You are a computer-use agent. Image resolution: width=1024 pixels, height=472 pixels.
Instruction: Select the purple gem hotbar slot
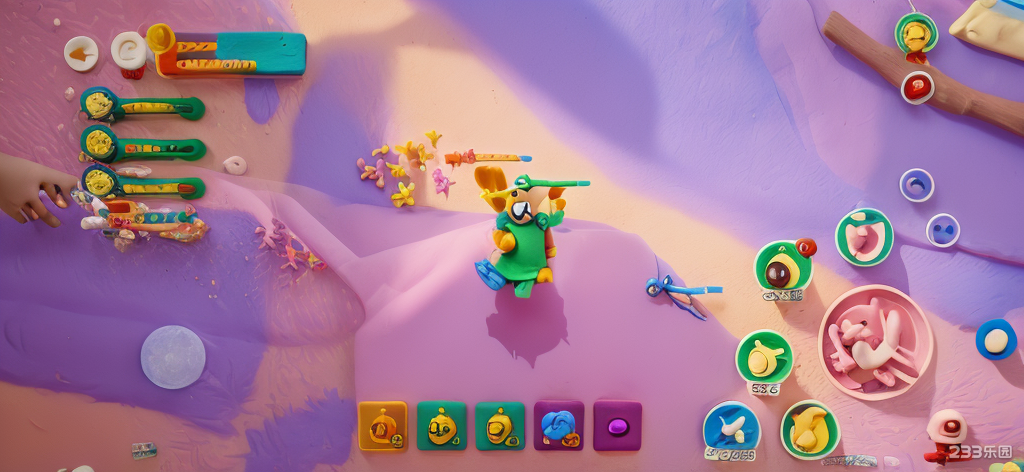(617, 426)
